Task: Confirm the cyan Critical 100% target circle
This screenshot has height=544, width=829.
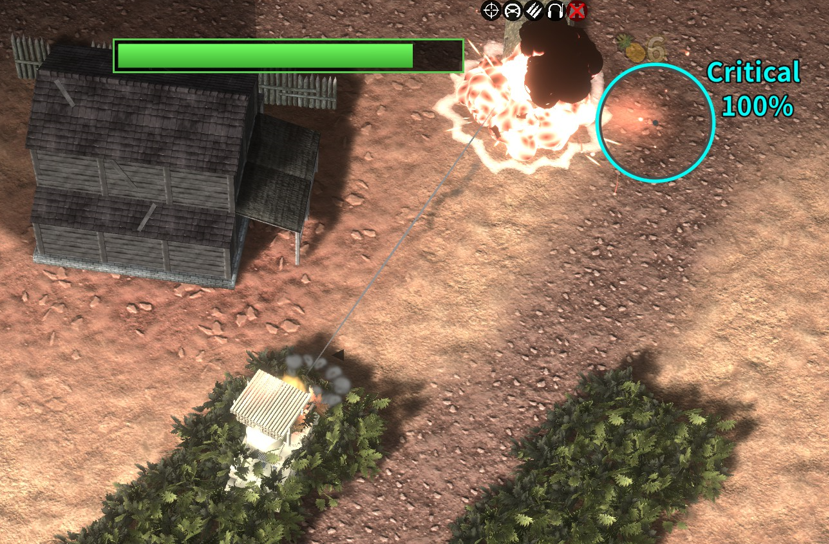Action: (x=656, y=122)
